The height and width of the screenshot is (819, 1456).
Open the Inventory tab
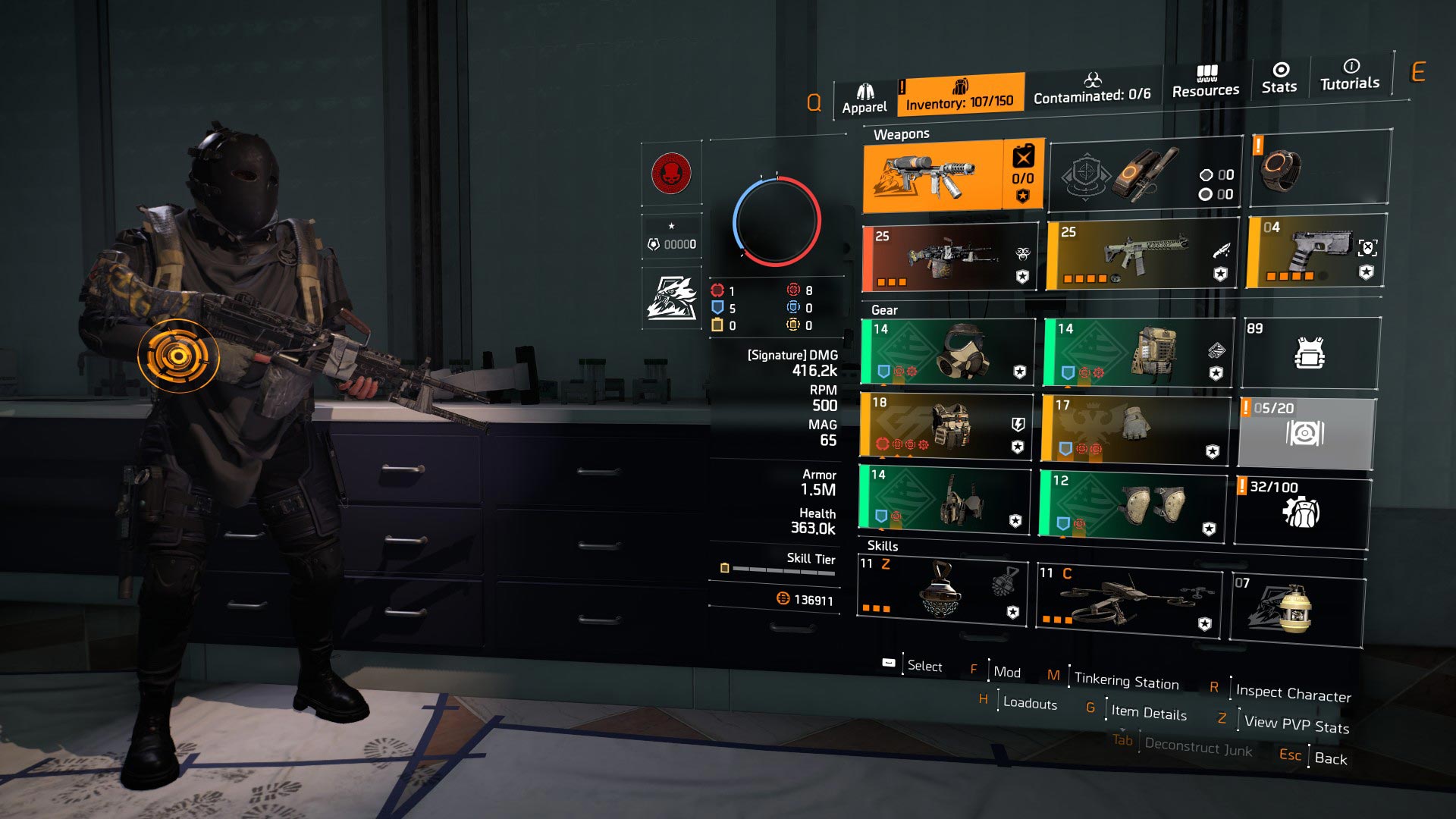point(960,96)
